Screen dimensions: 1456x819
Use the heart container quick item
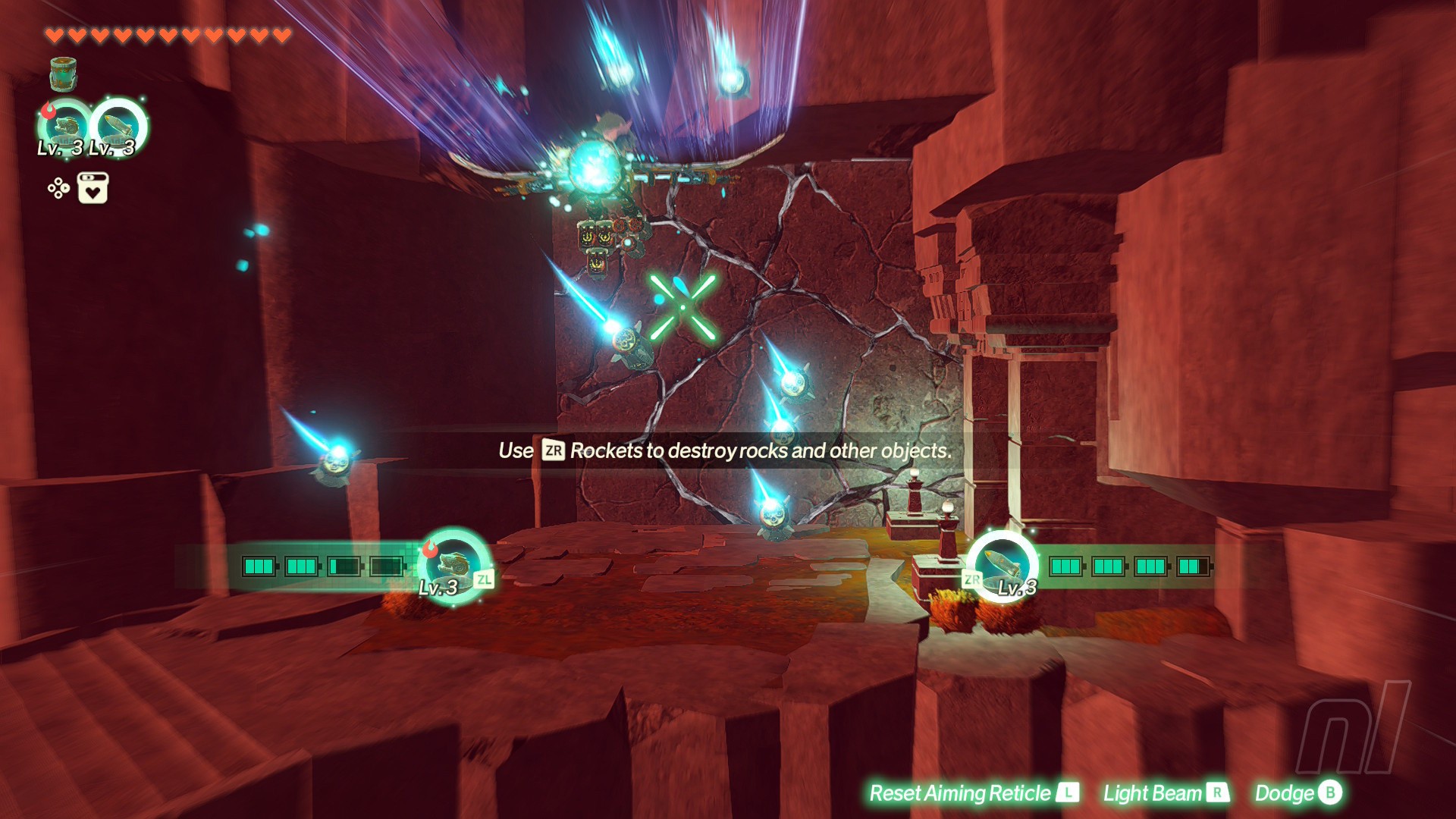(x=93, y=188)
